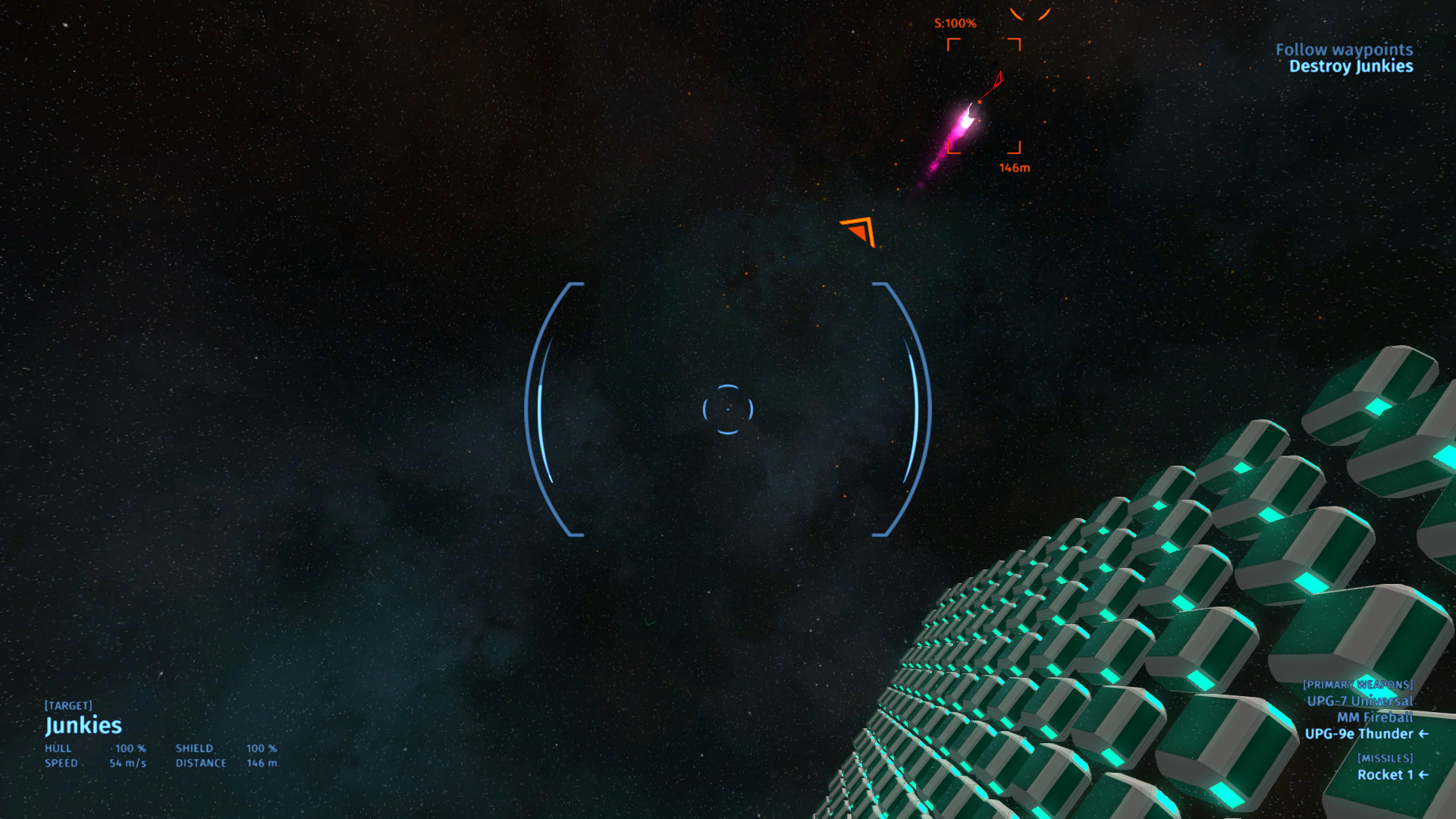Click the S:100% shield indicator above target
Image resolution: width=1456 pixels, height=819 pixels.
click(954, 22)
